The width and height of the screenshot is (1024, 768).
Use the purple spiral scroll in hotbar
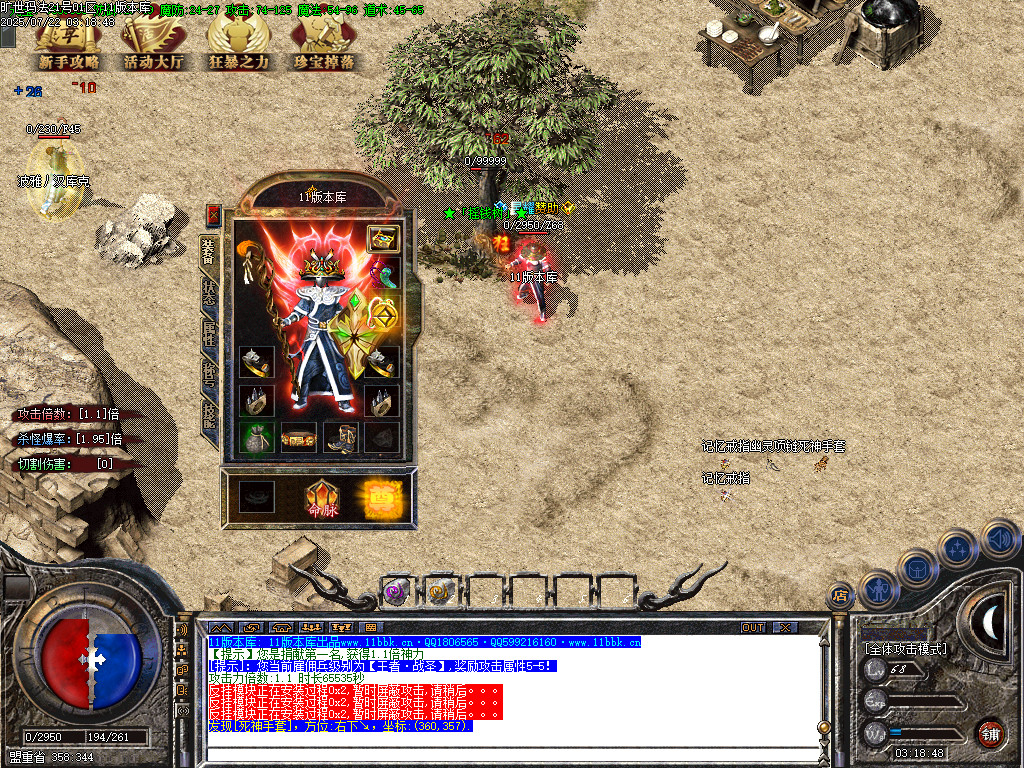(395, 592)
